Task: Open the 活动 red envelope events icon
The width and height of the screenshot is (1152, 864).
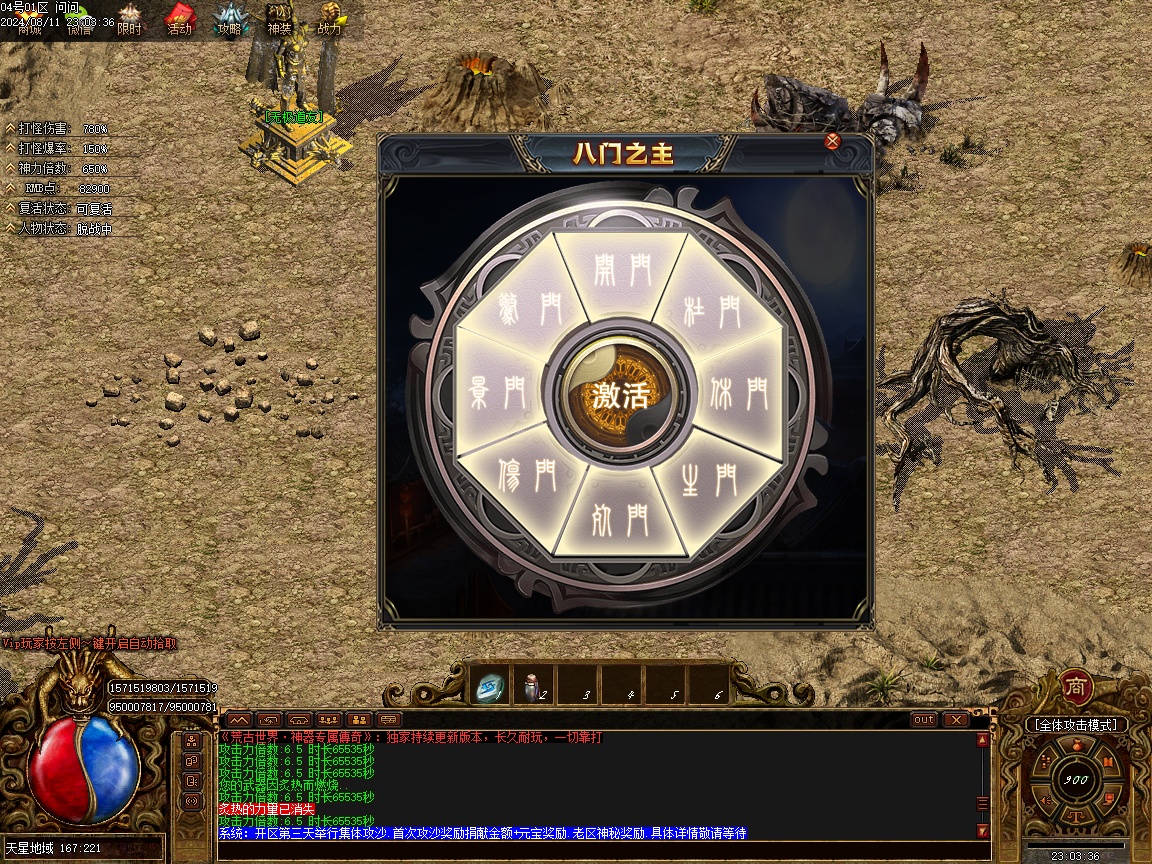Action: pos(179,20)
